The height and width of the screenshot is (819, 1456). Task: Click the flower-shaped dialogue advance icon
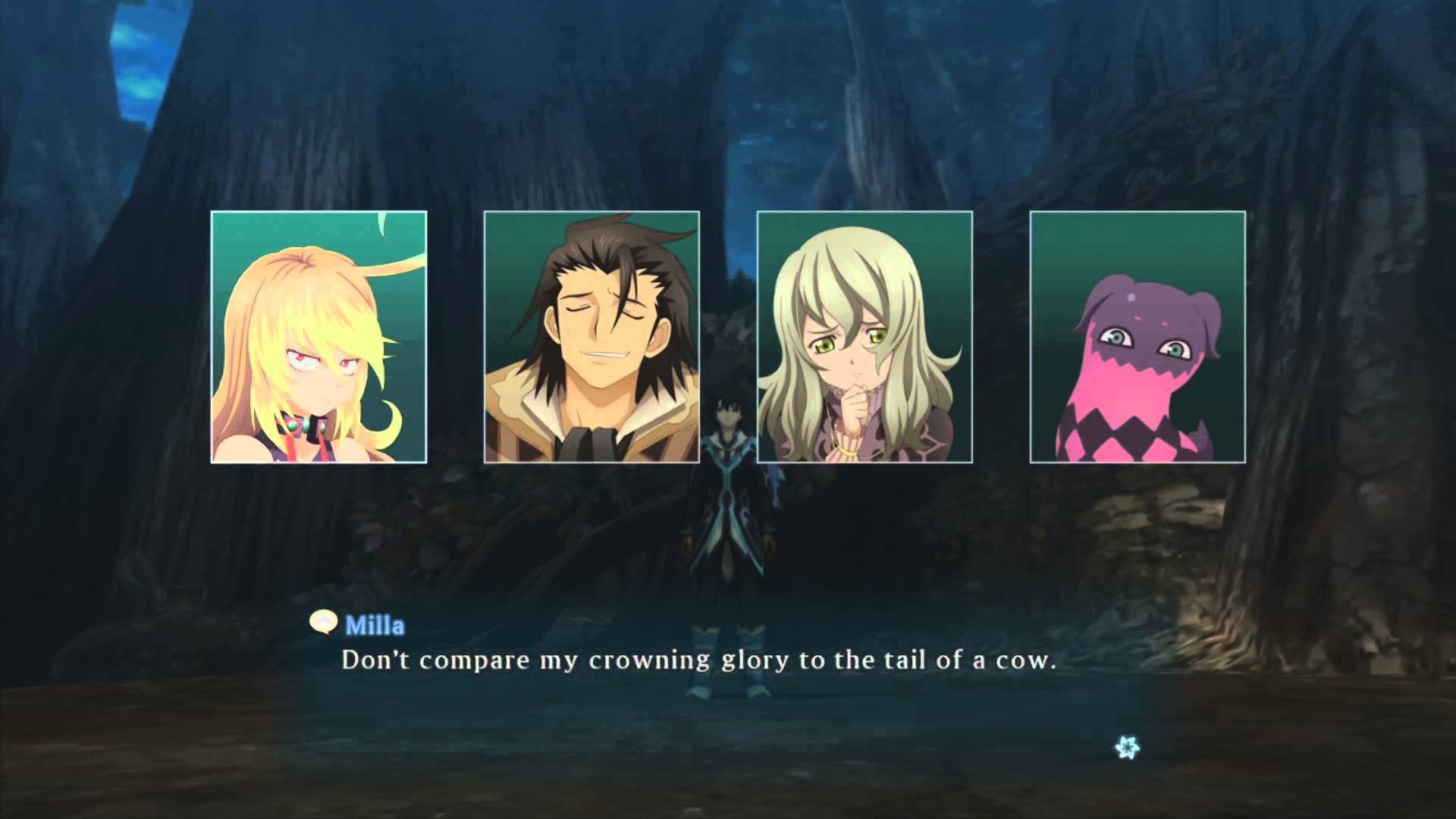pos(1128,748)
